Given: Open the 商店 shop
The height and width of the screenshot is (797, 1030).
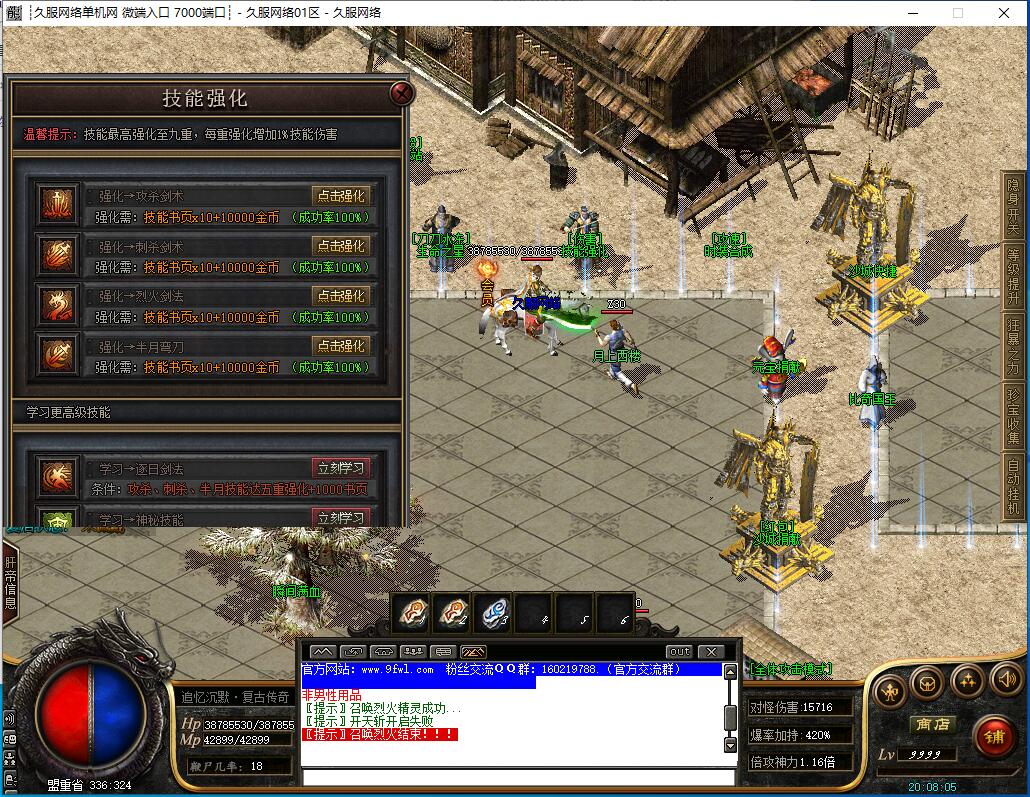Looking at the screenshot, I should [x=930, y=725].
